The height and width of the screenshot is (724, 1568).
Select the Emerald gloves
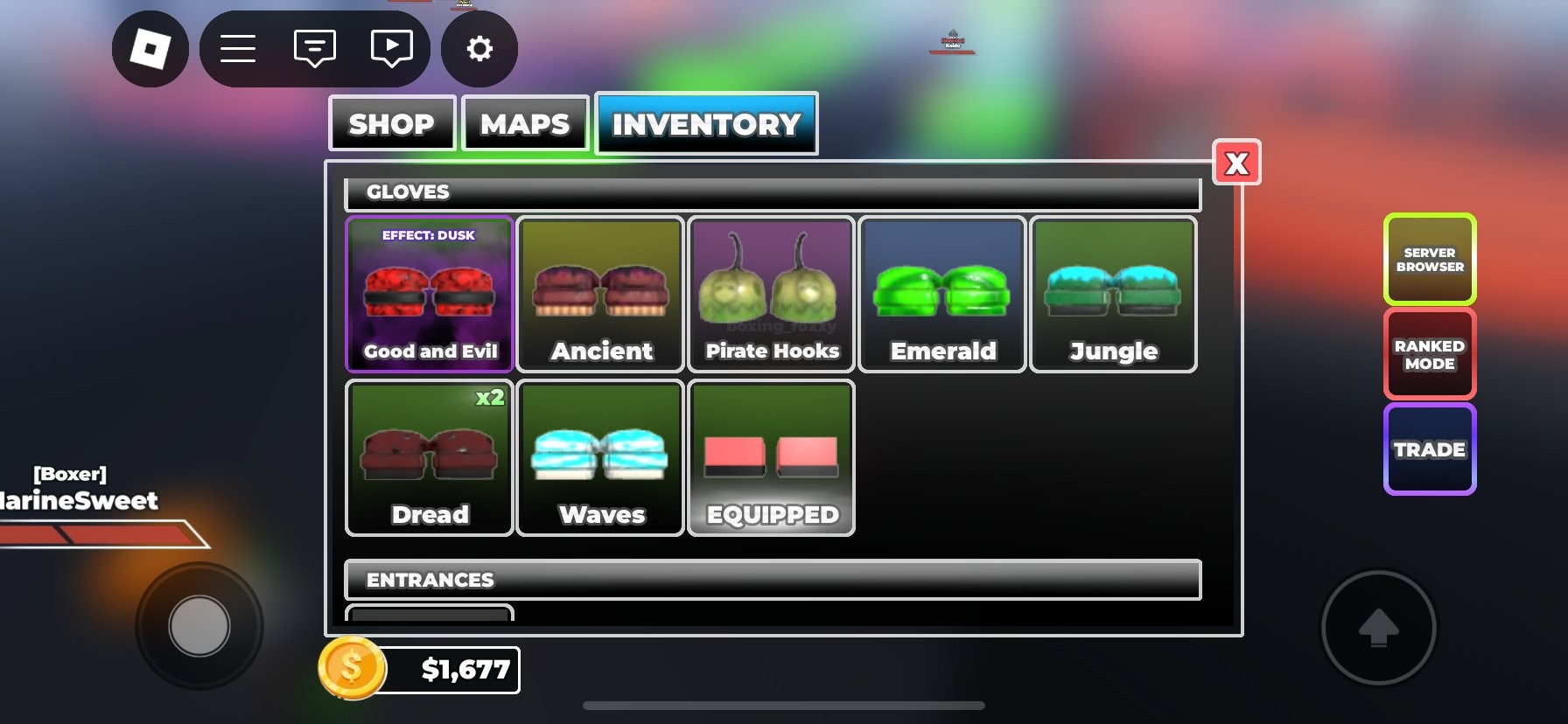coord(941,294)
